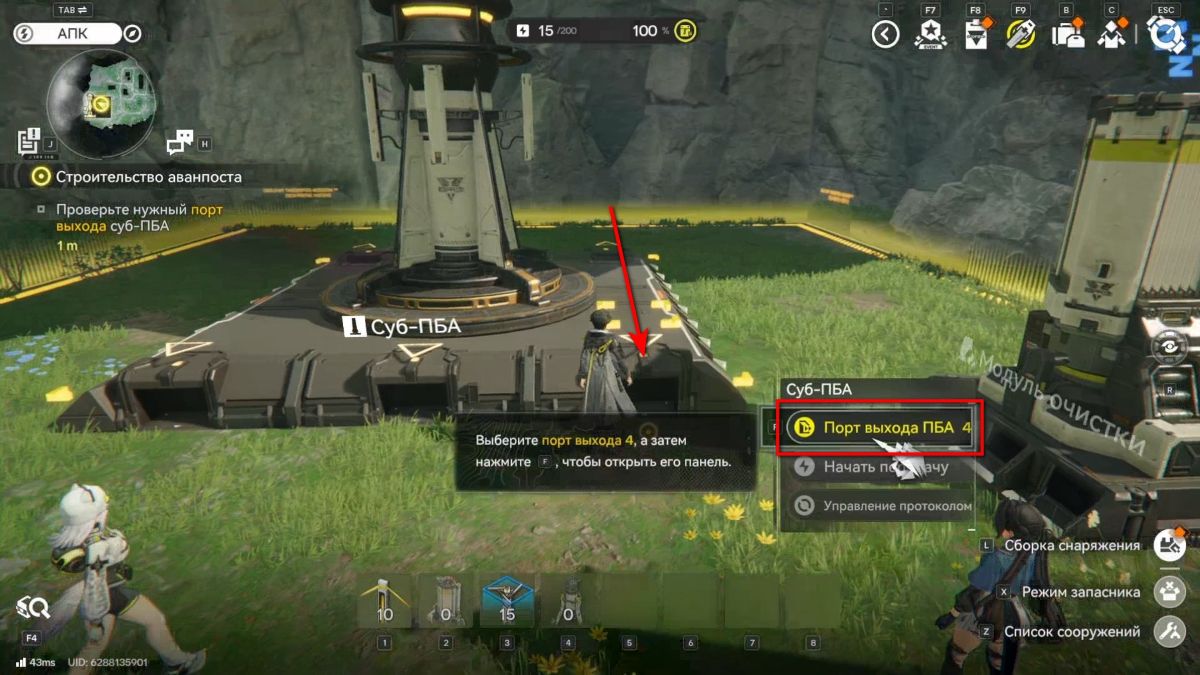The width and height of the screenshot is (1200, 675).
Task: Open Сборка снаряжения equipment assembly button
Action: (1169, 546)
